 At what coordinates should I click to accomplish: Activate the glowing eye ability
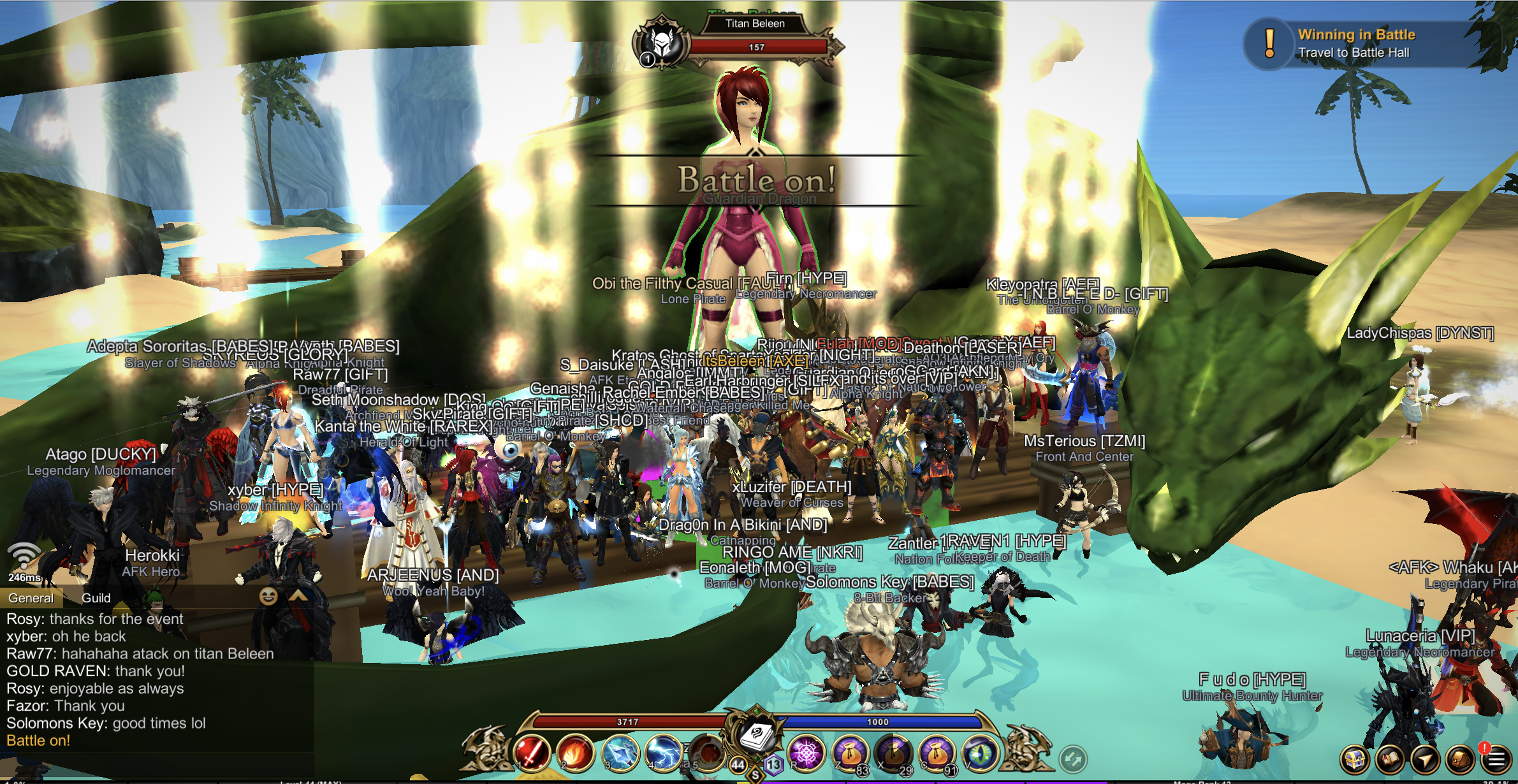[981, 753]
